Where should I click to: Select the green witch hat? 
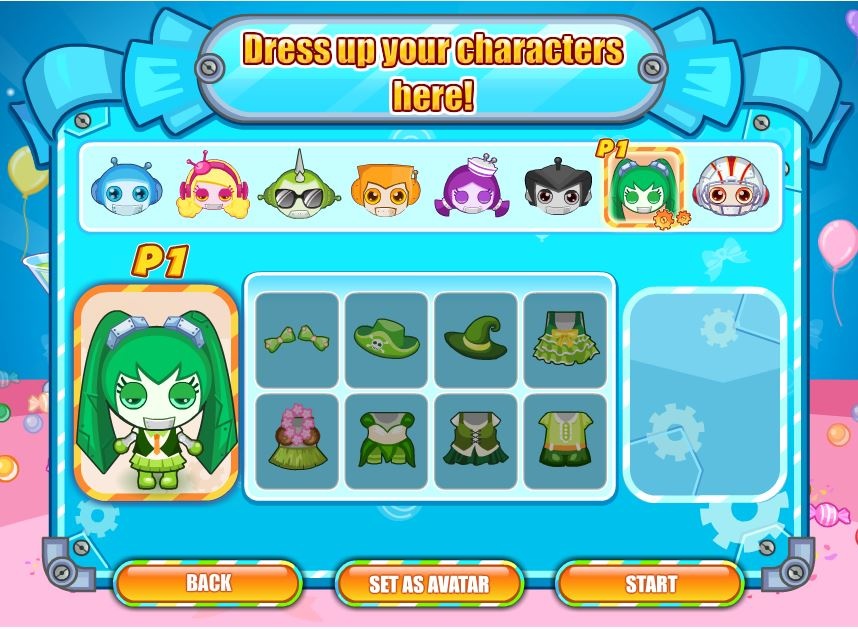pos(476,339)
